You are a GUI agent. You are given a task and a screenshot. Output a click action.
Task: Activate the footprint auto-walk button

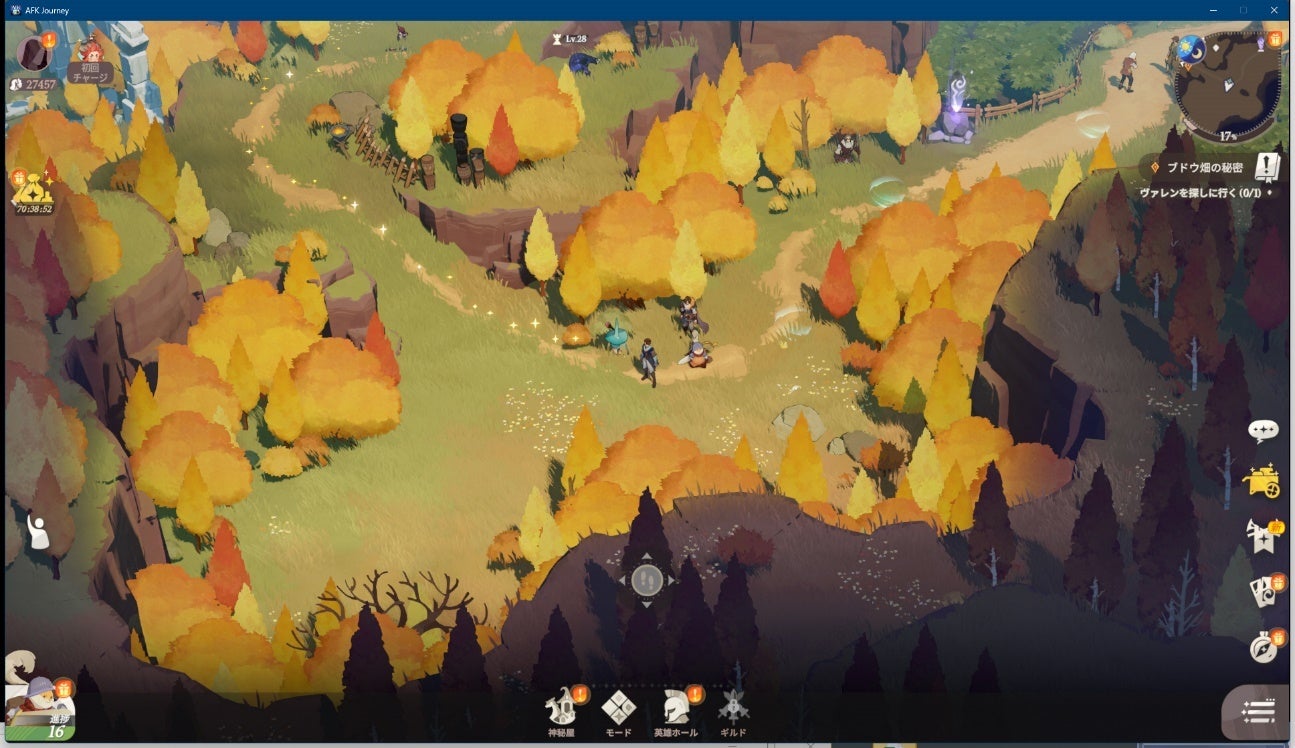pyautogui.click(x=647, y=579)
